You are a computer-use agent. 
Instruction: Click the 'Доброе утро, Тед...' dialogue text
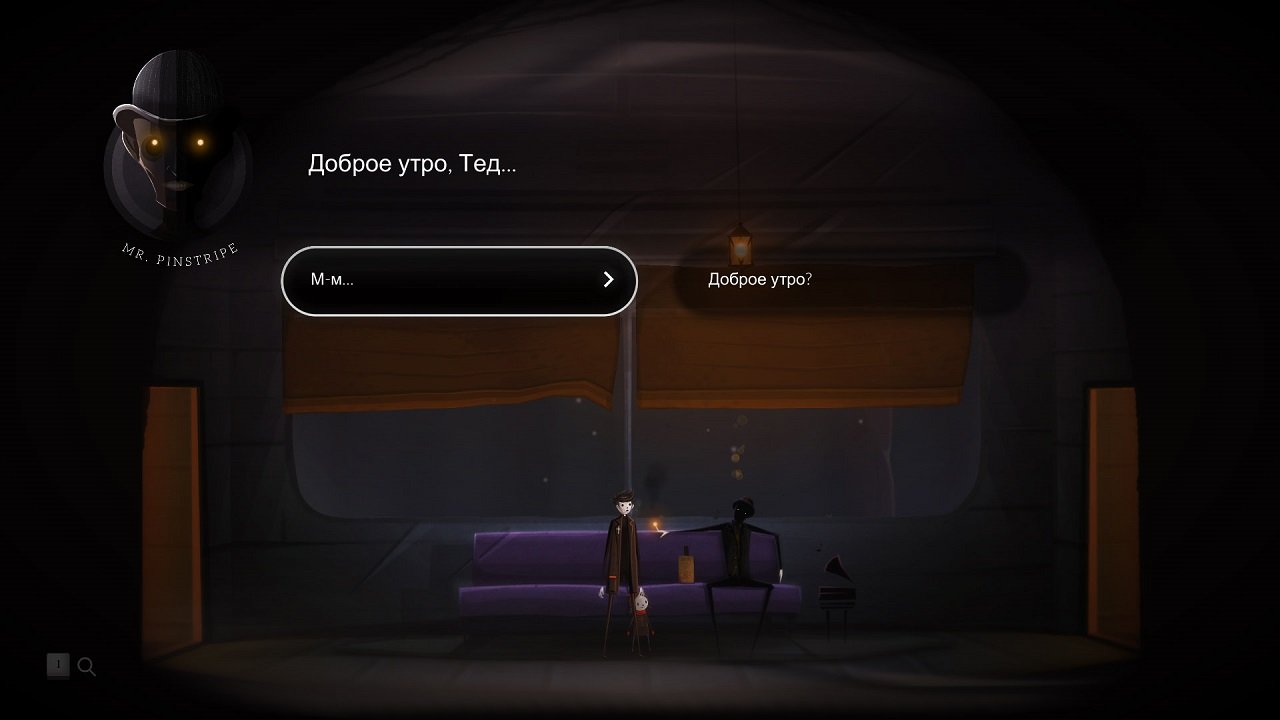(x=411, y=163)
